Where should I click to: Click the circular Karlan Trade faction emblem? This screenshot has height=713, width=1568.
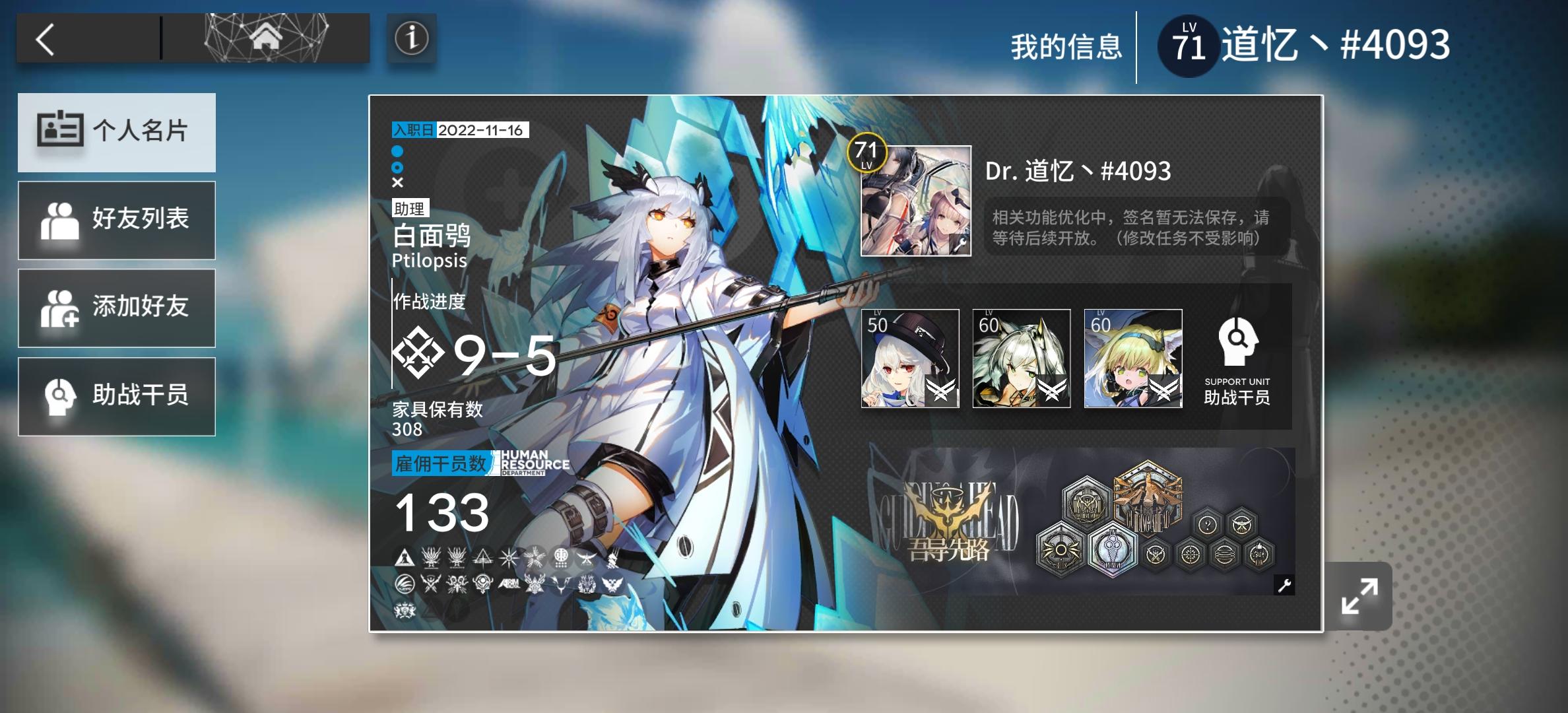click(405, 584)
